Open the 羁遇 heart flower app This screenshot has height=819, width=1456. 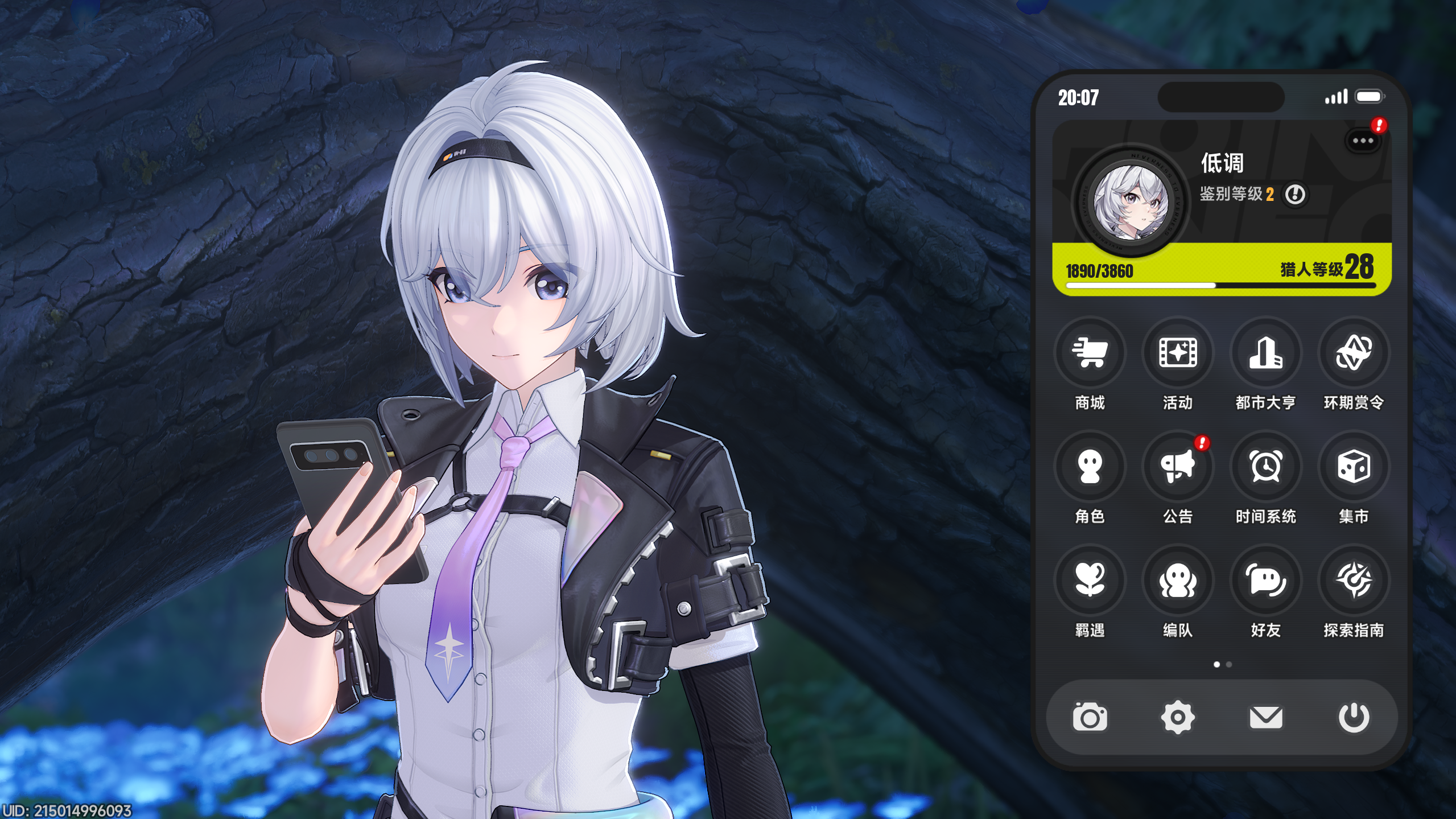click(x=1090, y=581)
